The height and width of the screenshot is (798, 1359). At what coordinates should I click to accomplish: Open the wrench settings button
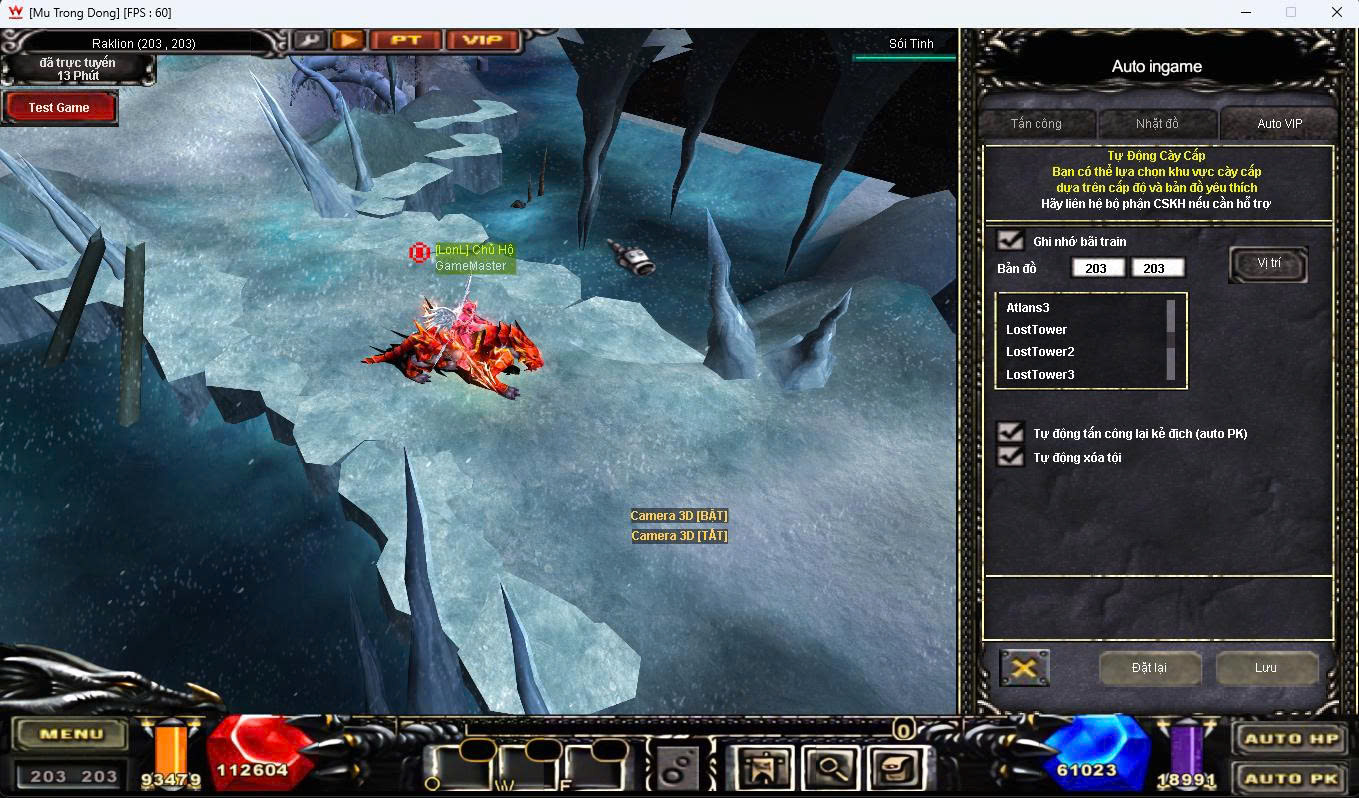(306, 40)
